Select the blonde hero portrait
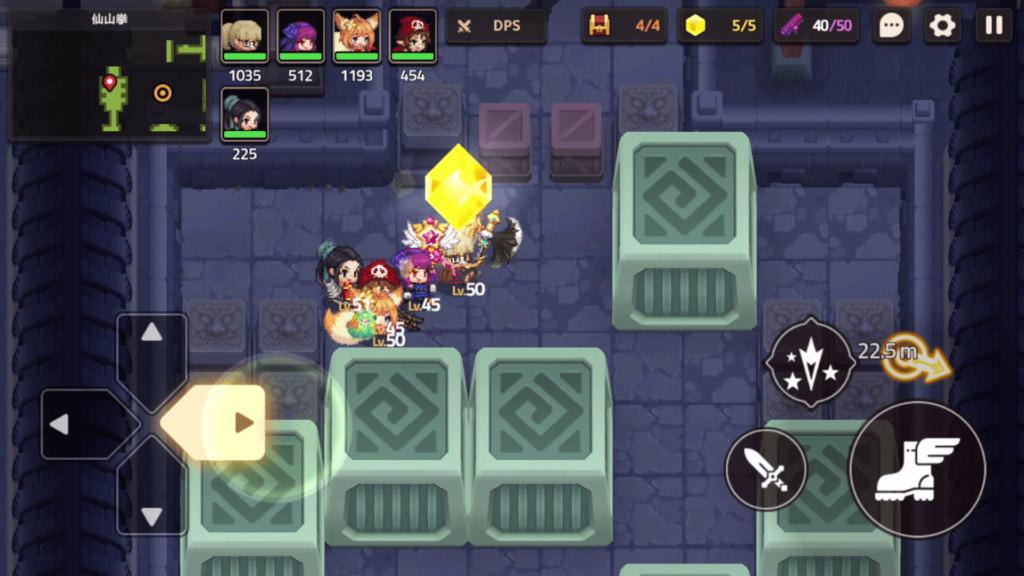1024x576 pixels. (x=244, y=37)
